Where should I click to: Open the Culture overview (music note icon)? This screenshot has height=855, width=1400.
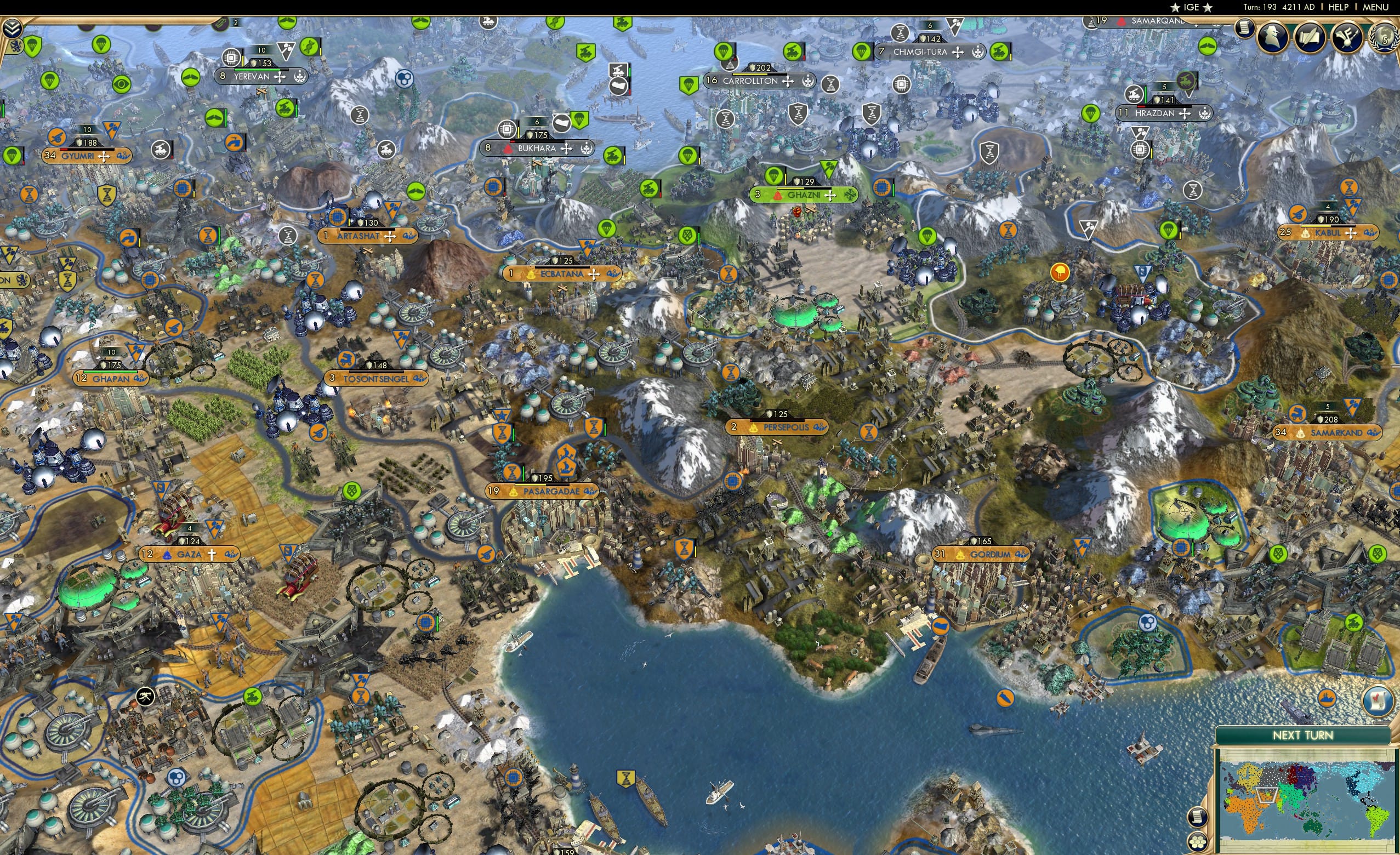coord(1347,38)
